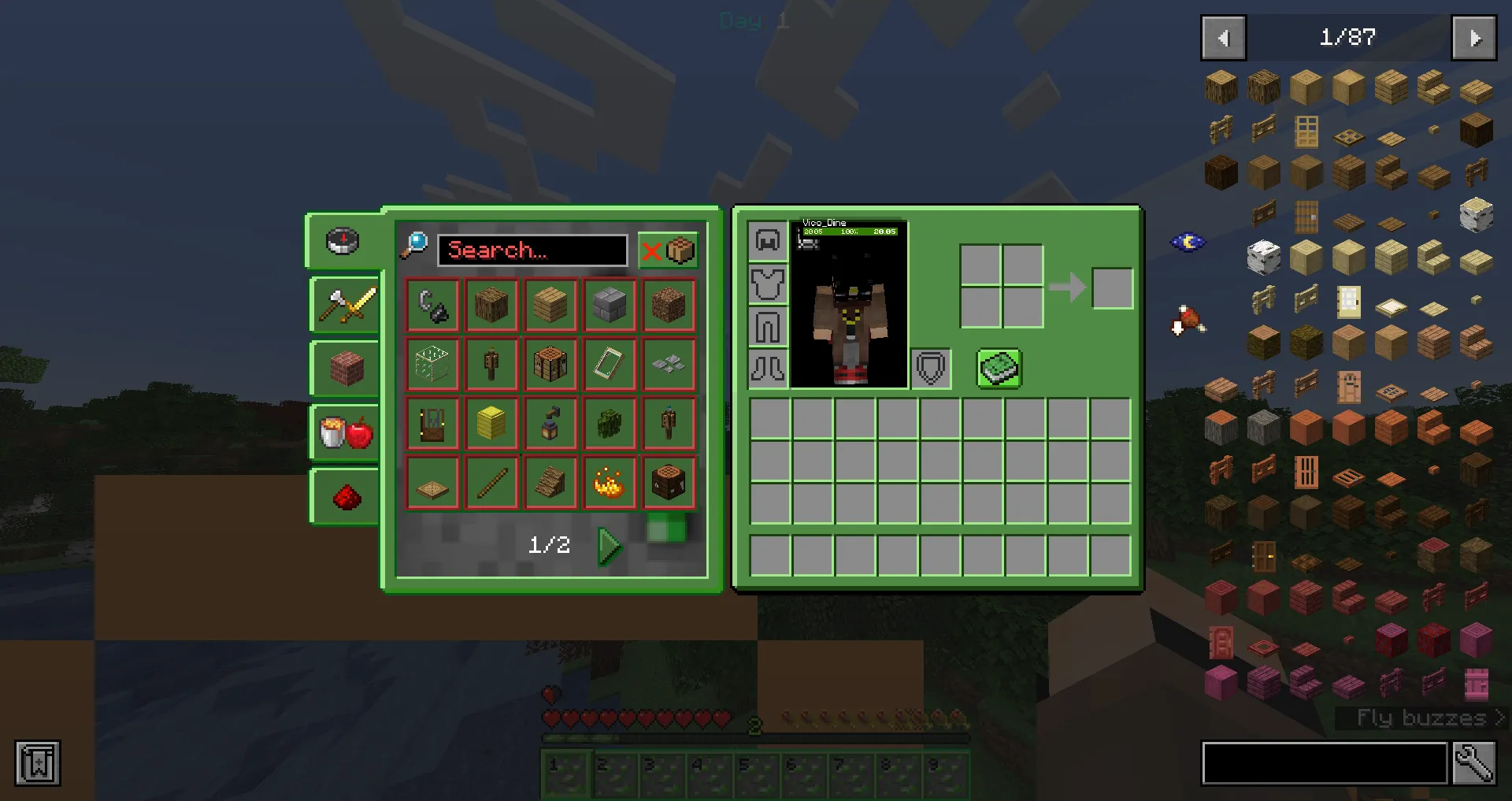Go to page 2 via the green arrow
Screen dimensions: 1512x801
608,543
